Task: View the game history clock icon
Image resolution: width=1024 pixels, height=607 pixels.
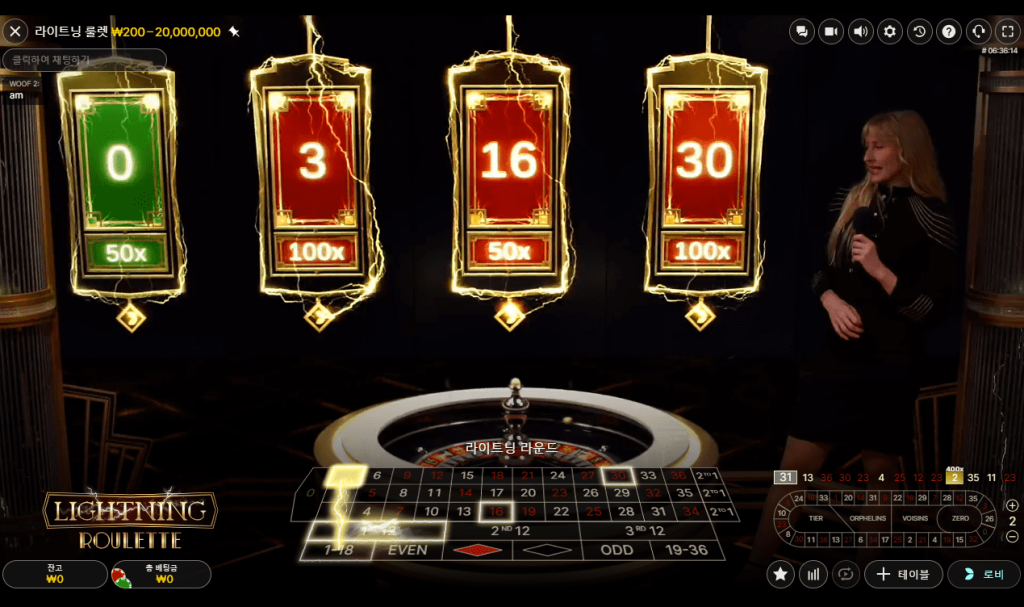Action: click(x=920, y=31)
